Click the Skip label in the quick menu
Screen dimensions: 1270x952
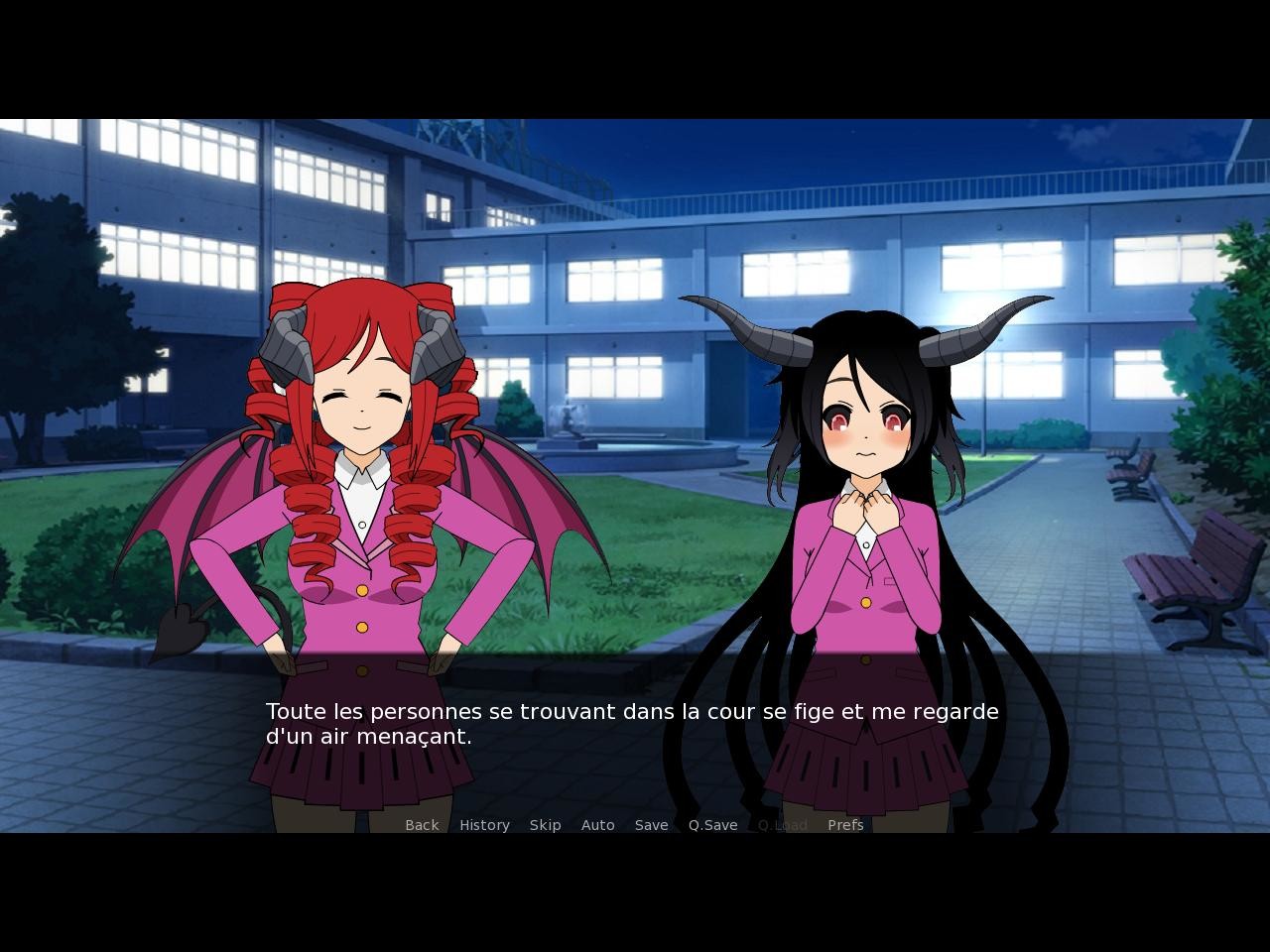[546, 824]
